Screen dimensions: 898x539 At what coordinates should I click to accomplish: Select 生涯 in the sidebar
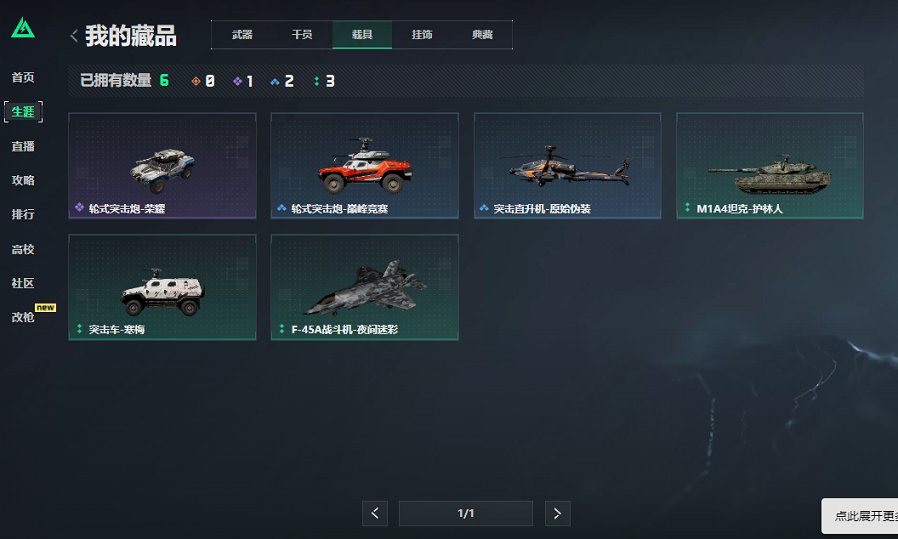pos(23,112)
